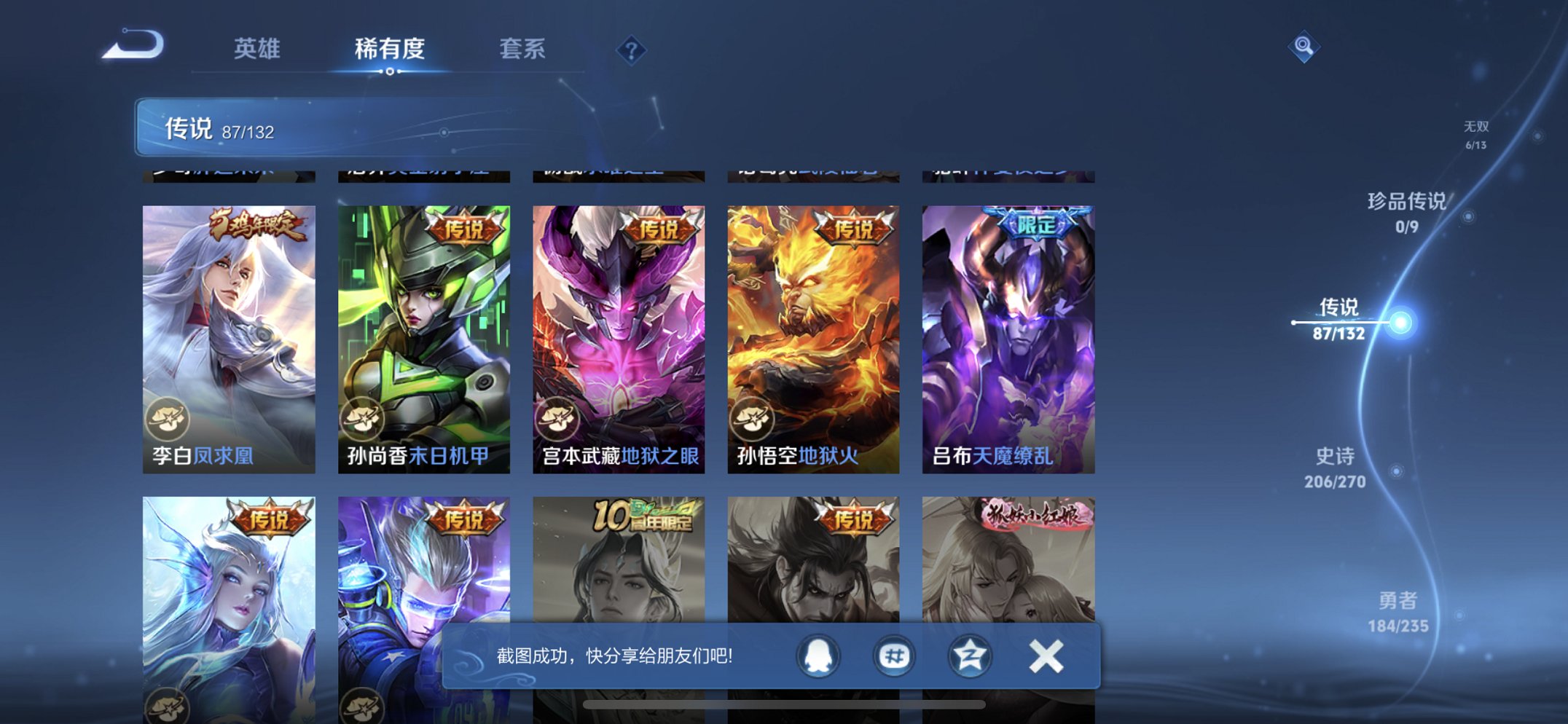Click the 传说 rarity node on progress line
This screenshot has width=1568, height=724.
click(1399, 320)
